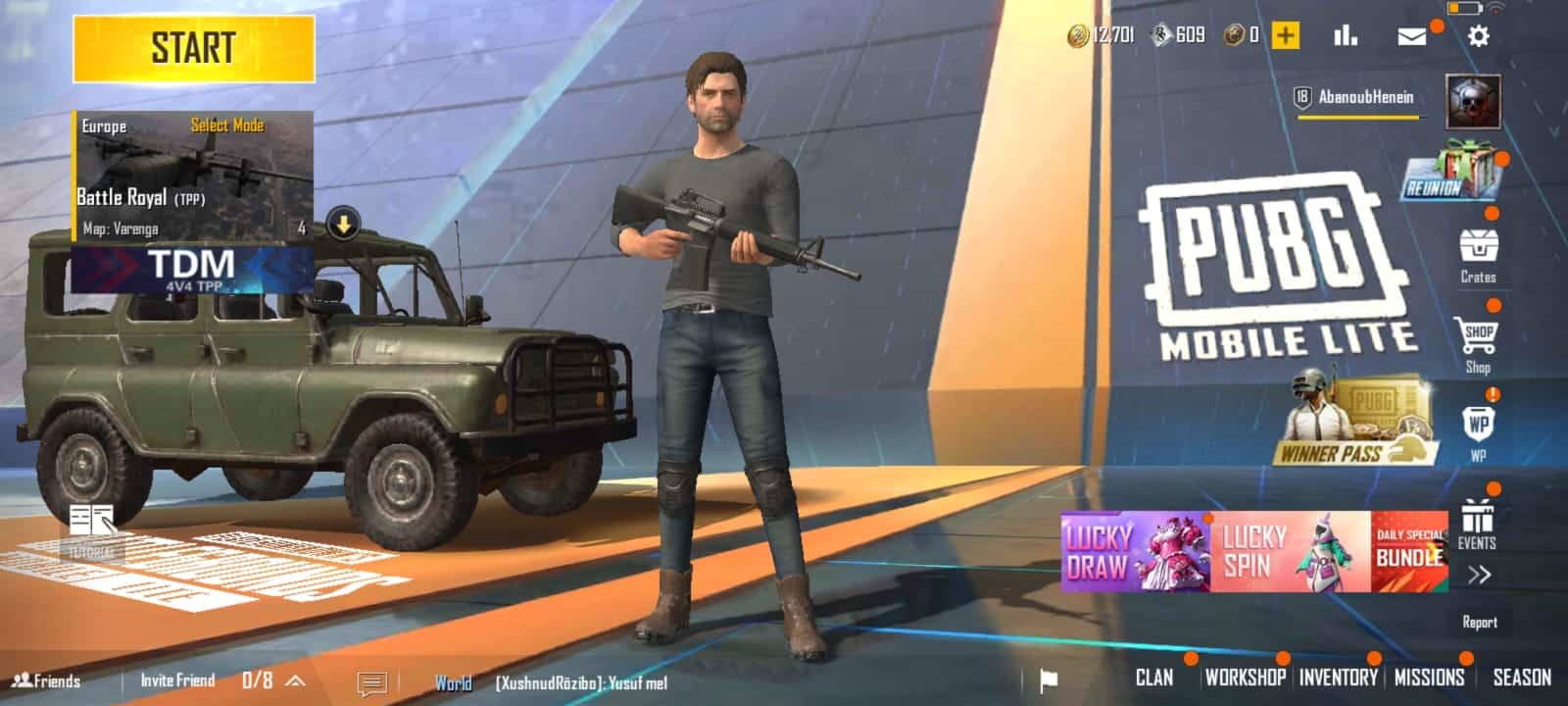Open AbanoubHenein's skull profile avatar
The width and height of the screenshot is (1568, 706).
[1473, 102]
